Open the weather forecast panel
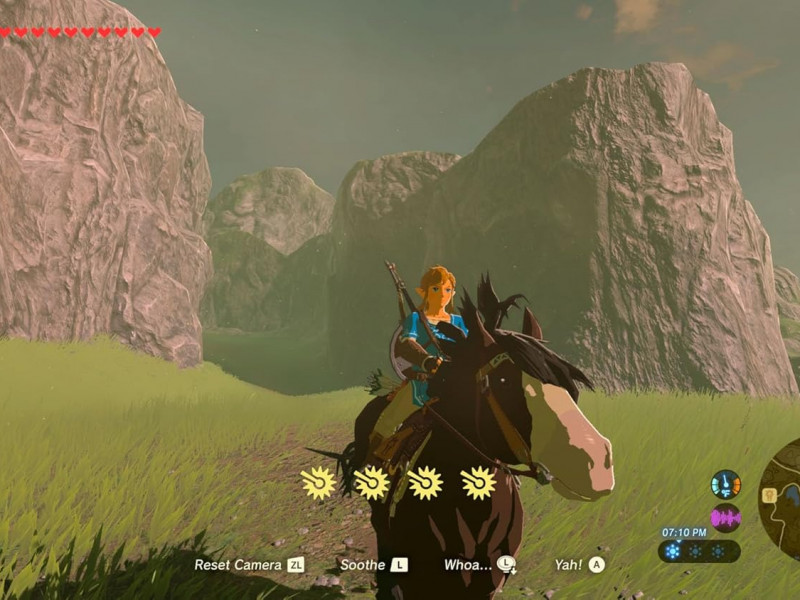 698,551
